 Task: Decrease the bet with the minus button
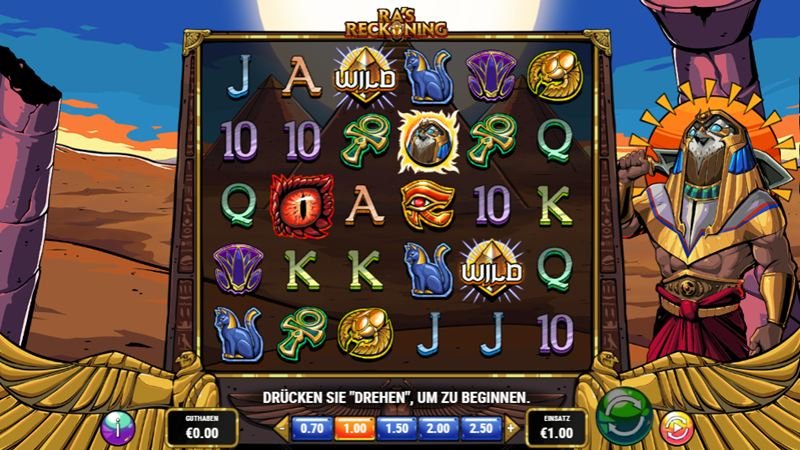tap(281, 428)
